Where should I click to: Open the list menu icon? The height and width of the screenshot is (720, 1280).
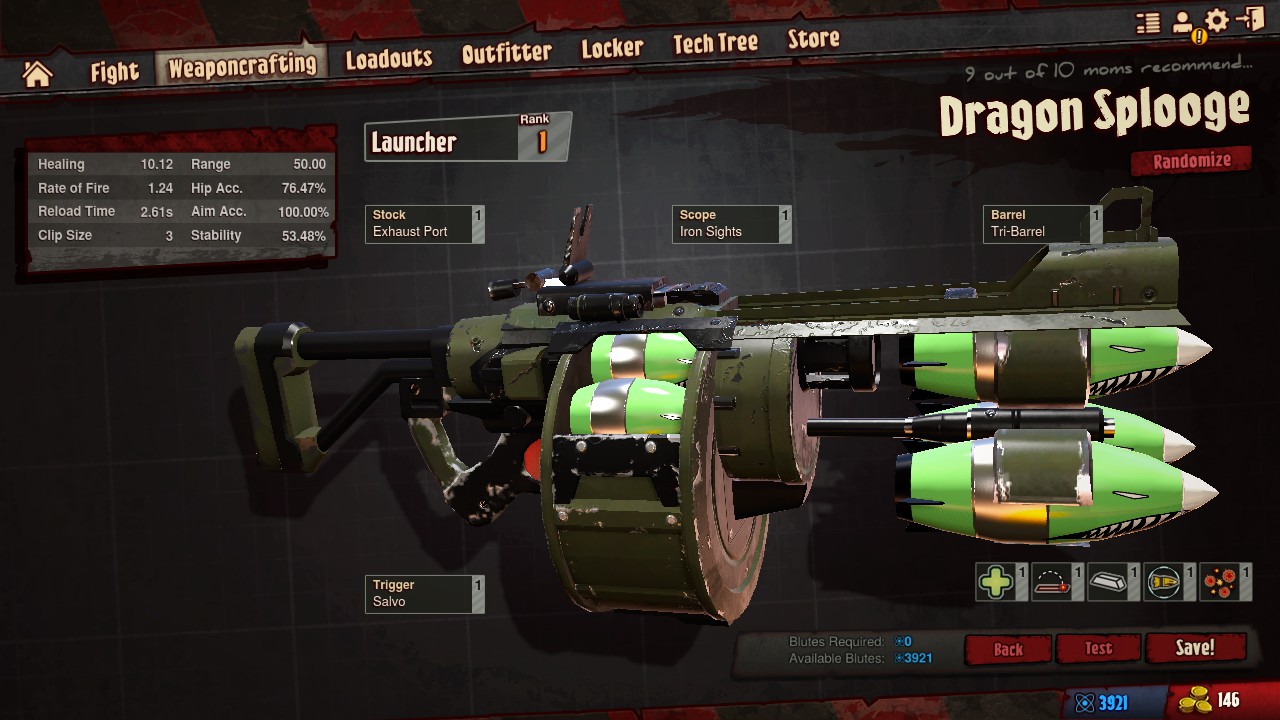click(1148, 23)
